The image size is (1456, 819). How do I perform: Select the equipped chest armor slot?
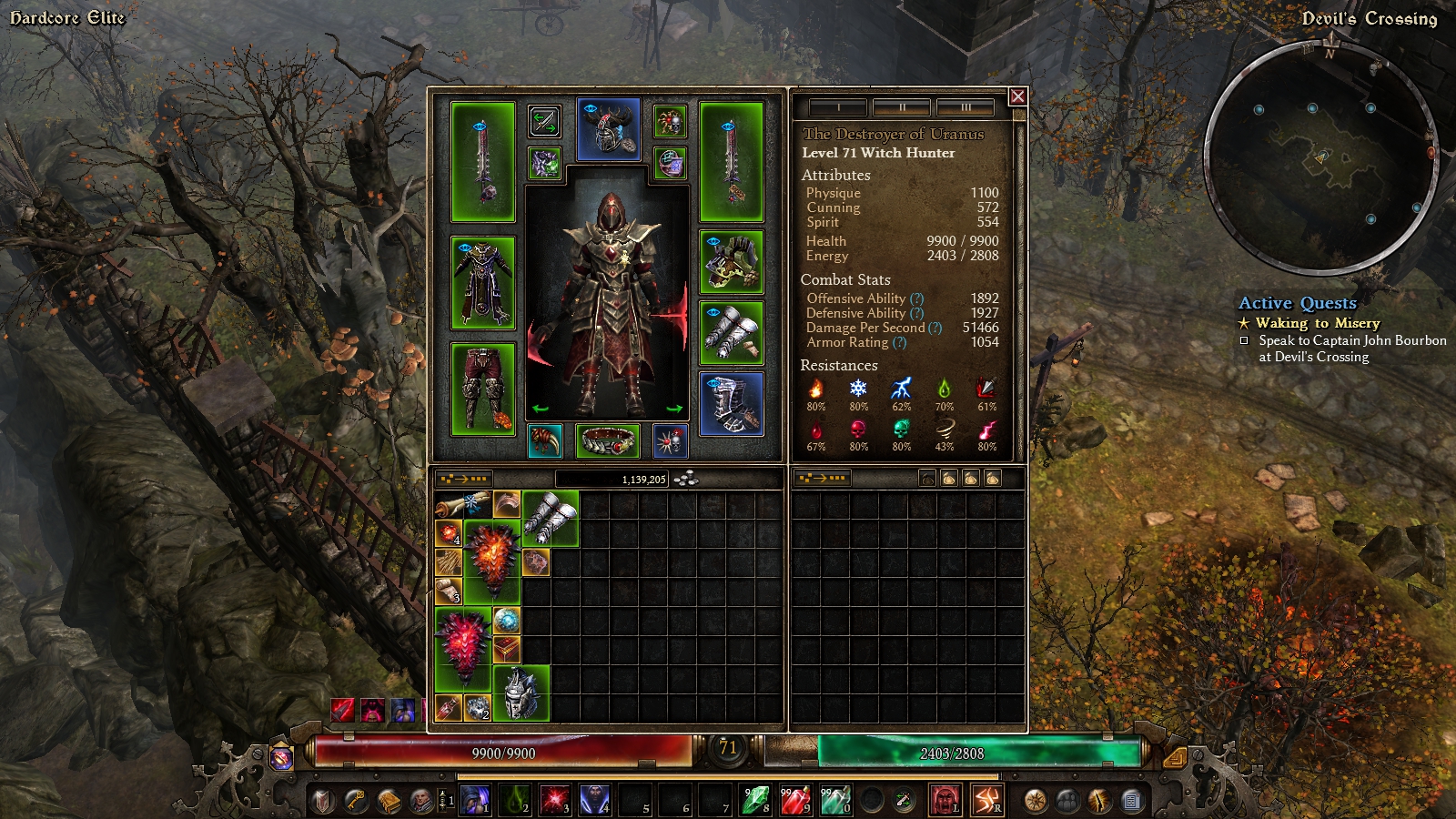point(482,283)
